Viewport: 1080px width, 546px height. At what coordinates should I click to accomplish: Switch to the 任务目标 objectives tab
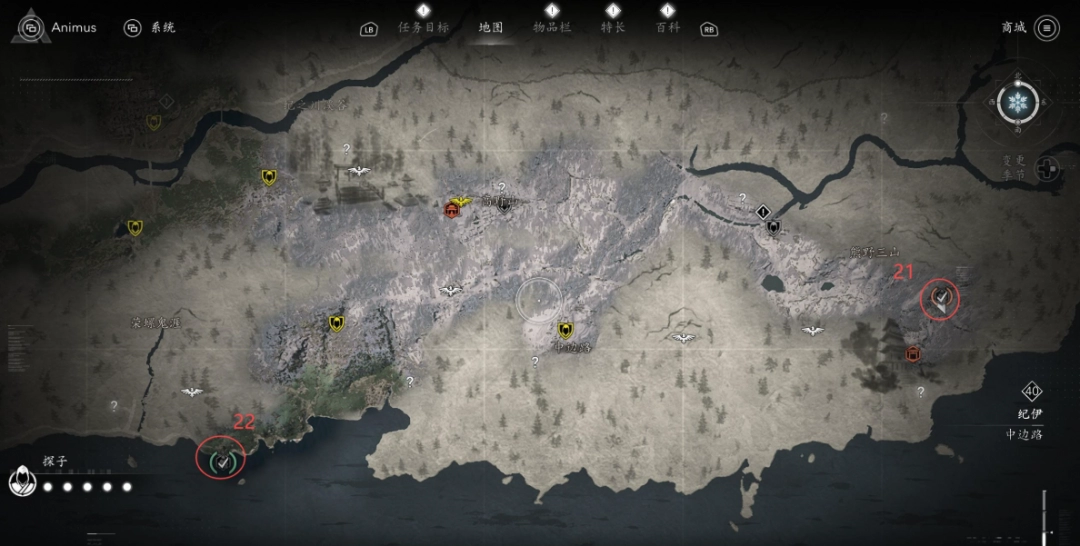[x=423, y=27]
